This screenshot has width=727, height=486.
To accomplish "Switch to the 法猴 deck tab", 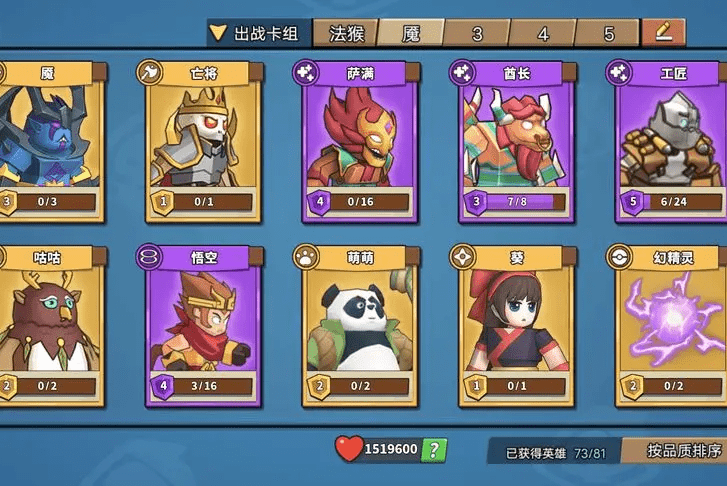I will coord(346,33).
